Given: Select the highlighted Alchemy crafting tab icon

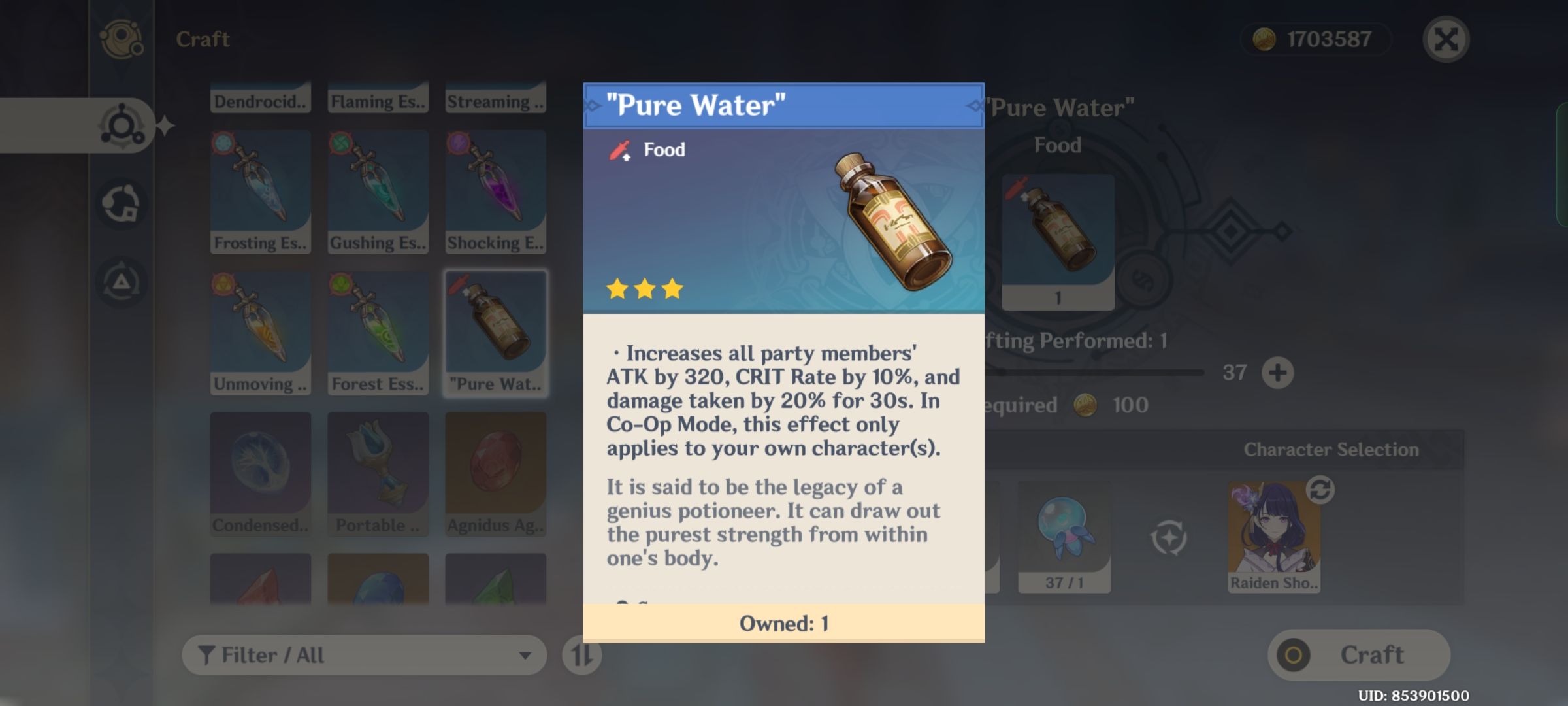Looking at the screenshot, I should click(x=121, y=124).
